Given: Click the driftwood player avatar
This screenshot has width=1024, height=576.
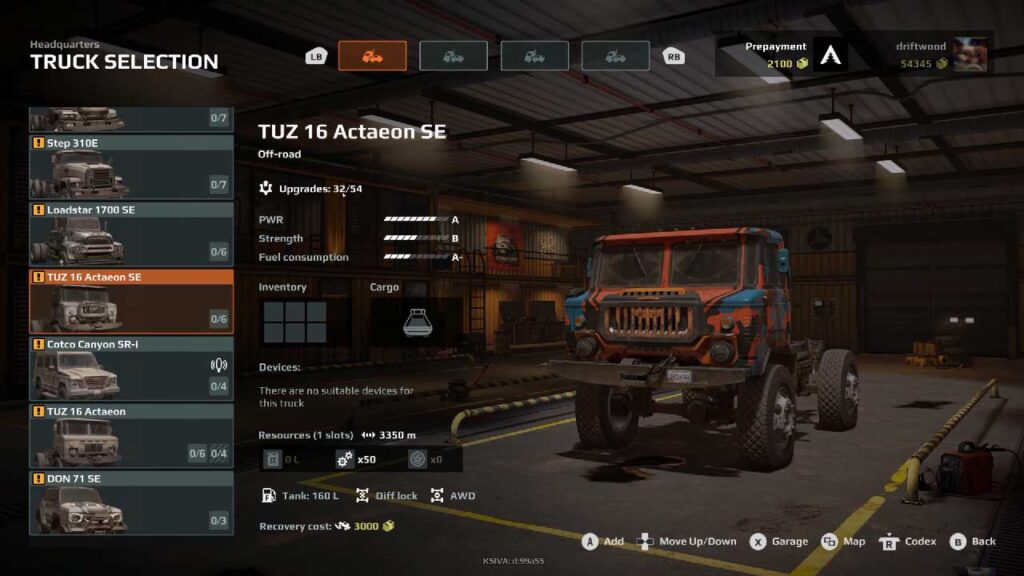Looking at the screenshot, I should pos(970,55).
